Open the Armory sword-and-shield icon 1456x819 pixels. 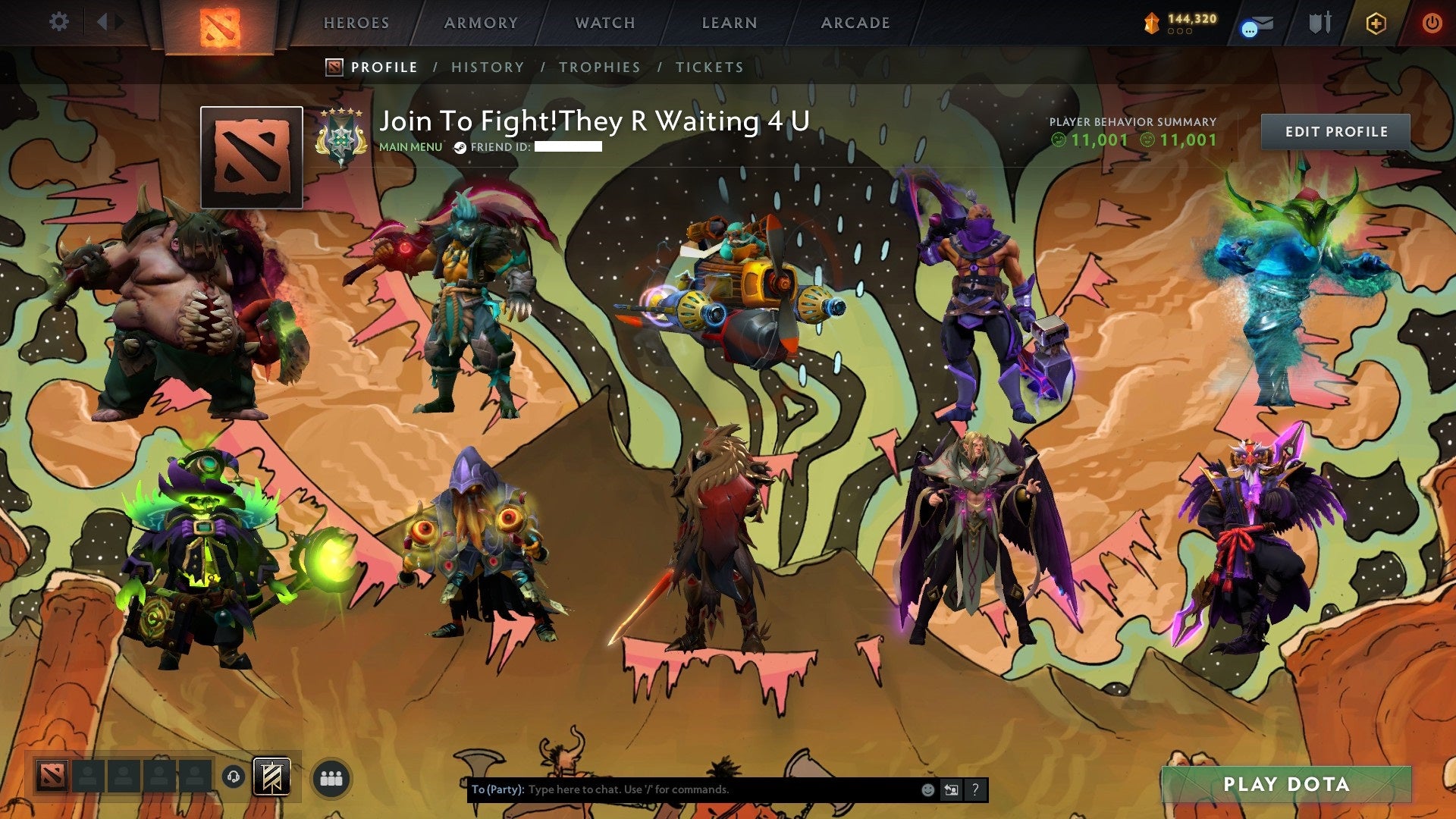(x=1319, y=23)
